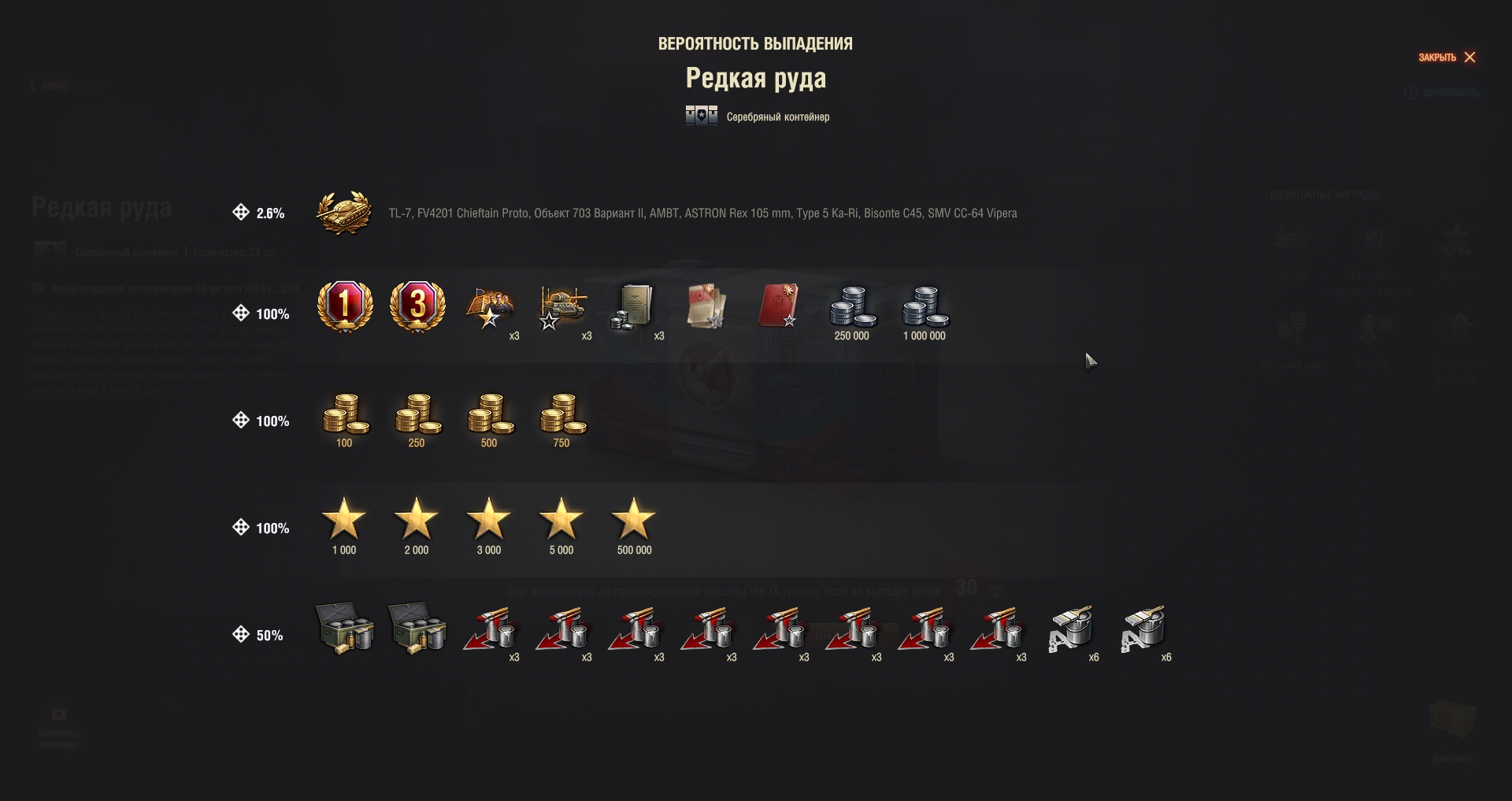Select the premium tank reward icon

tap(344, 213)
